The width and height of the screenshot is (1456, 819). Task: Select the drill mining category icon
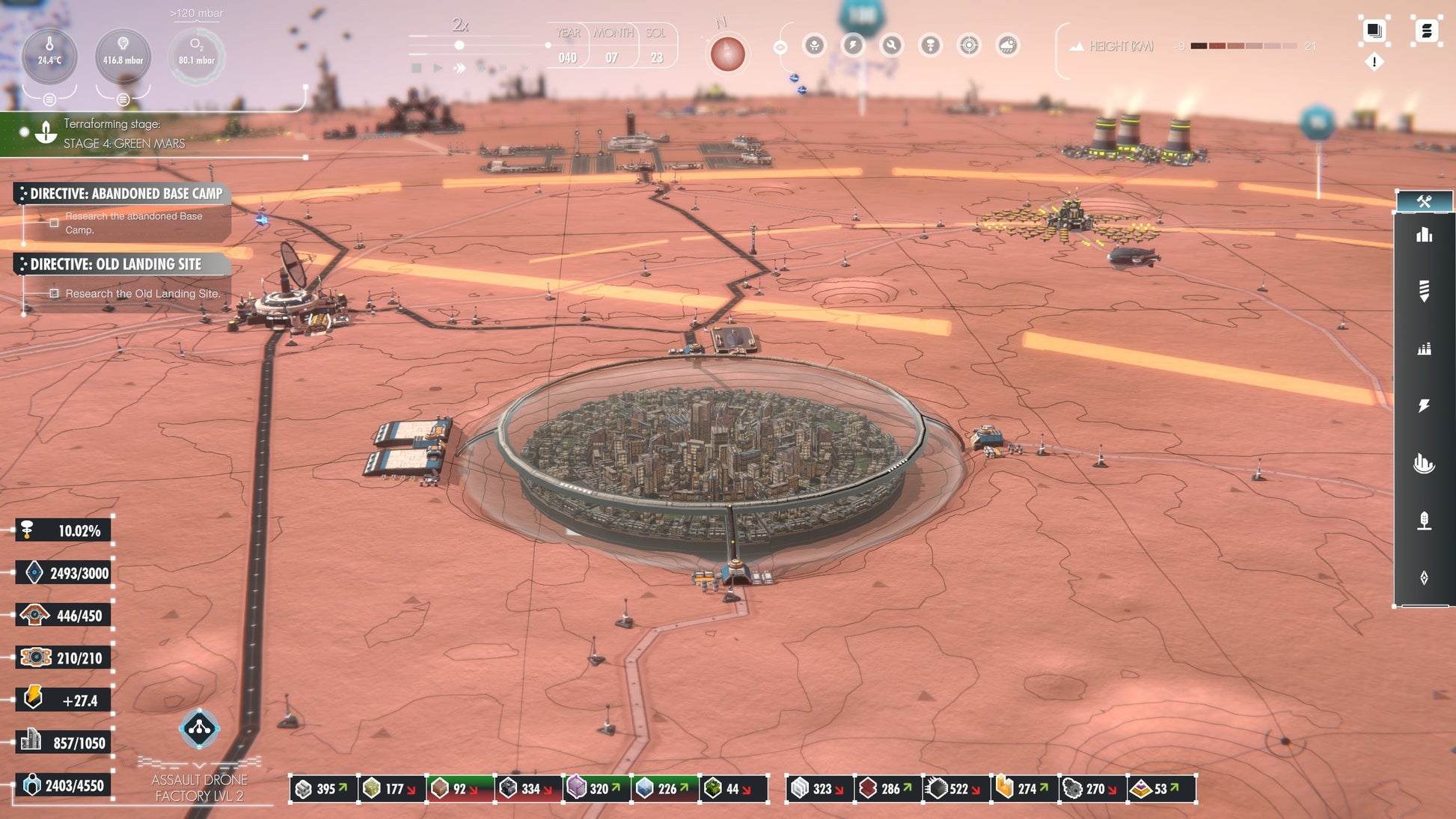(1424, 290)
